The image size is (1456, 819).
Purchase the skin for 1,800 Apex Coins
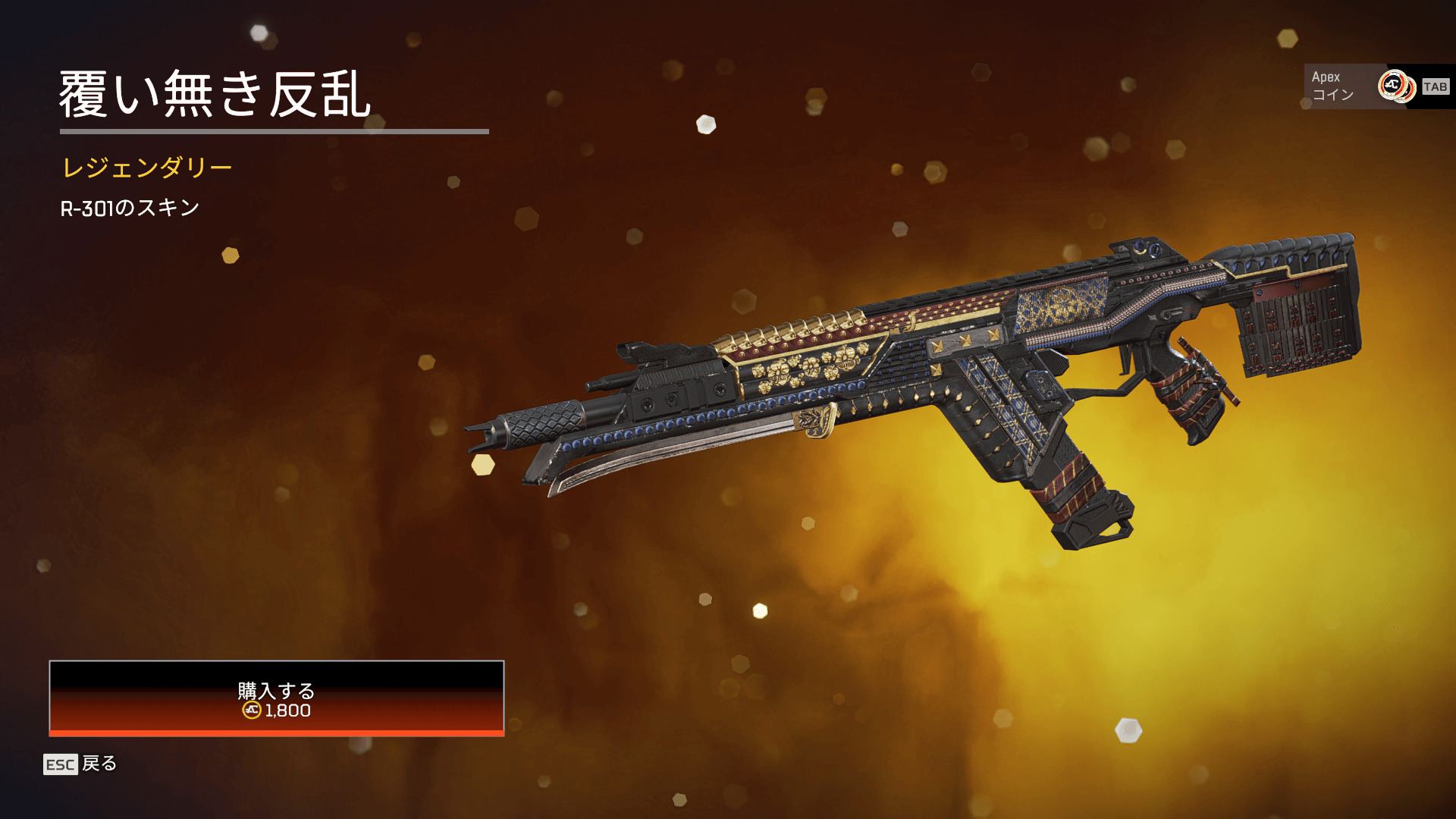pos(277,698)
